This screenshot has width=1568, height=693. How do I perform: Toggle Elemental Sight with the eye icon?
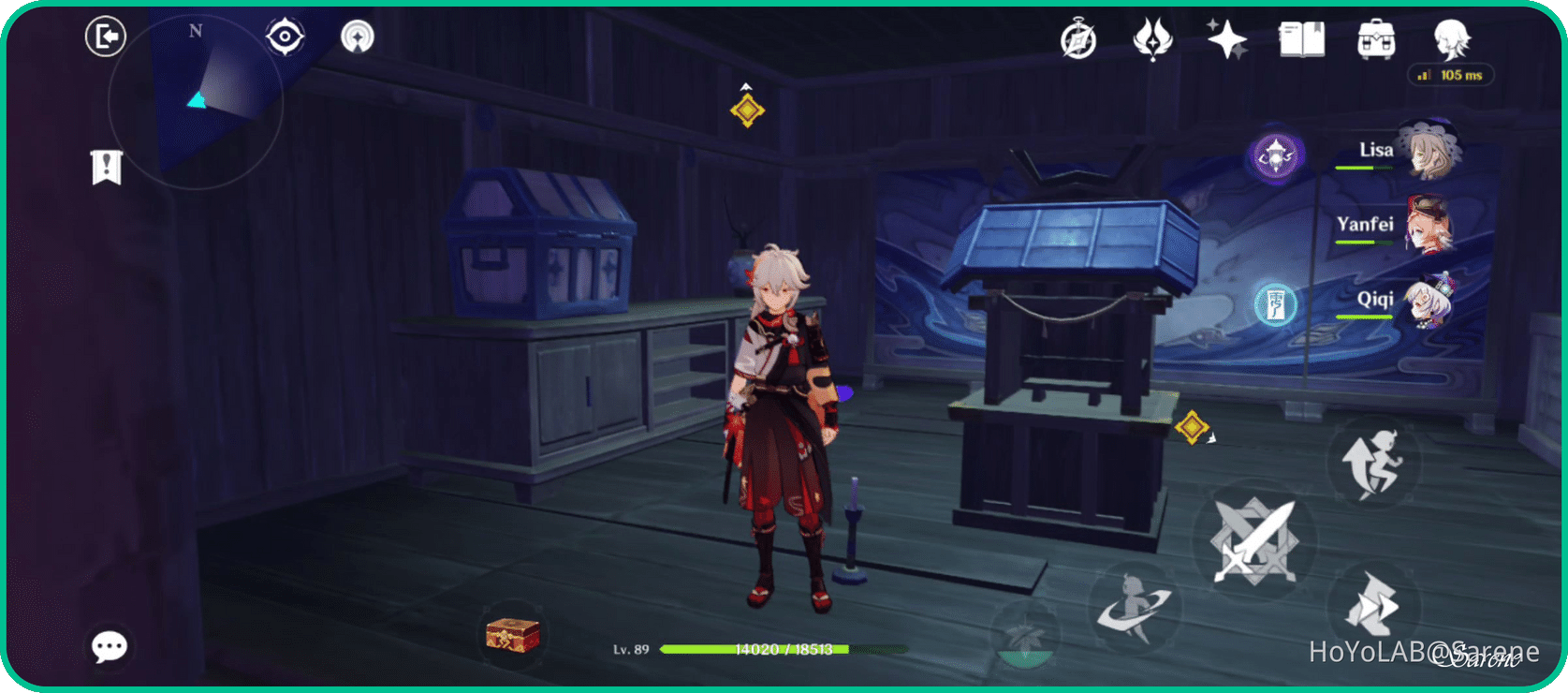(284, 36)
